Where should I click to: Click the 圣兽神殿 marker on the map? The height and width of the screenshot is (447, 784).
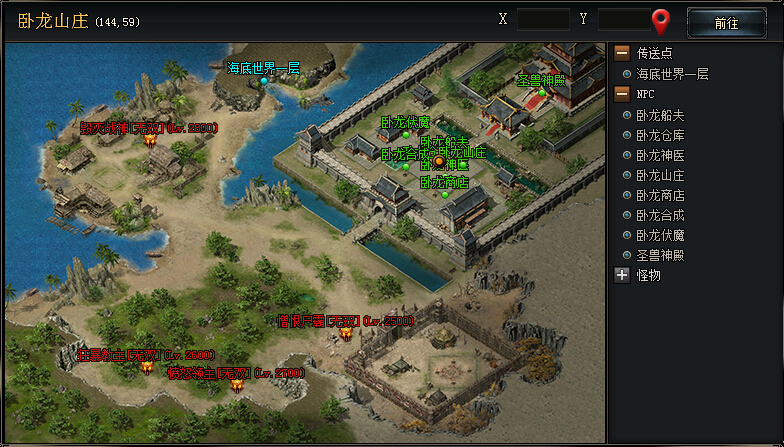click(x=542, y=92)
